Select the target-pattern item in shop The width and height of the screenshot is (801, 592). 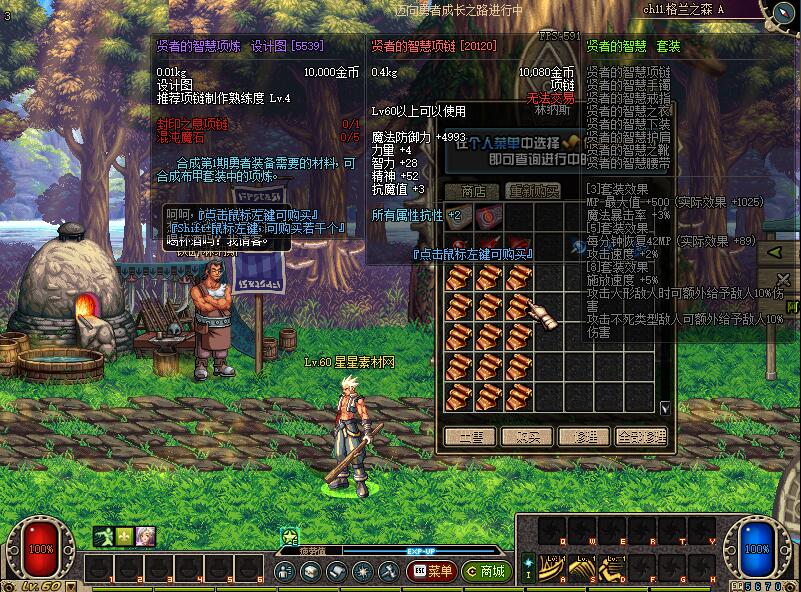489,216
